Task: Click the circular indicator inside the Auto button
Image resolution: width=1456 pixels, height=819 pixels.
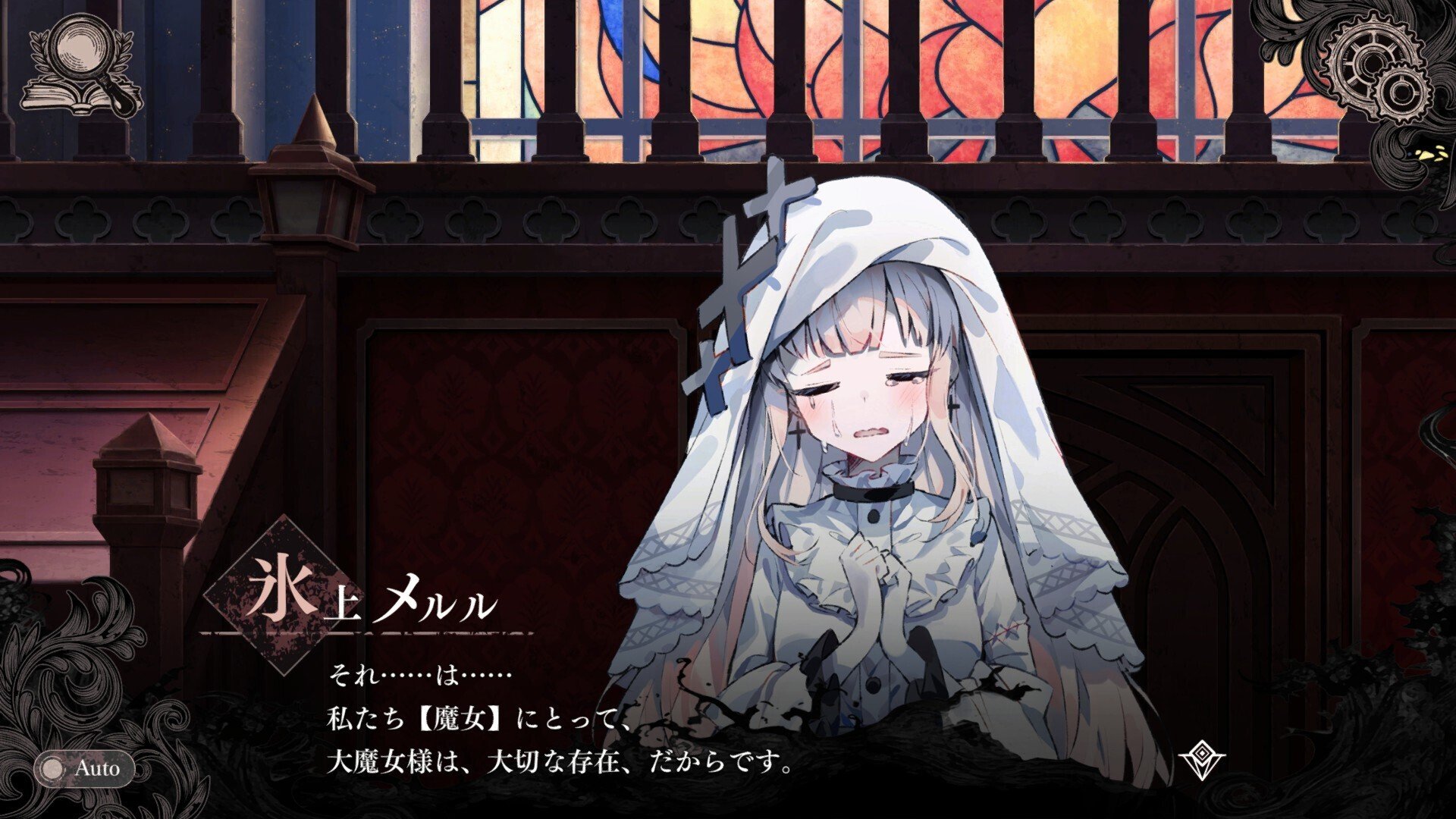Action: pyautogui.click(x=52, y=768)
